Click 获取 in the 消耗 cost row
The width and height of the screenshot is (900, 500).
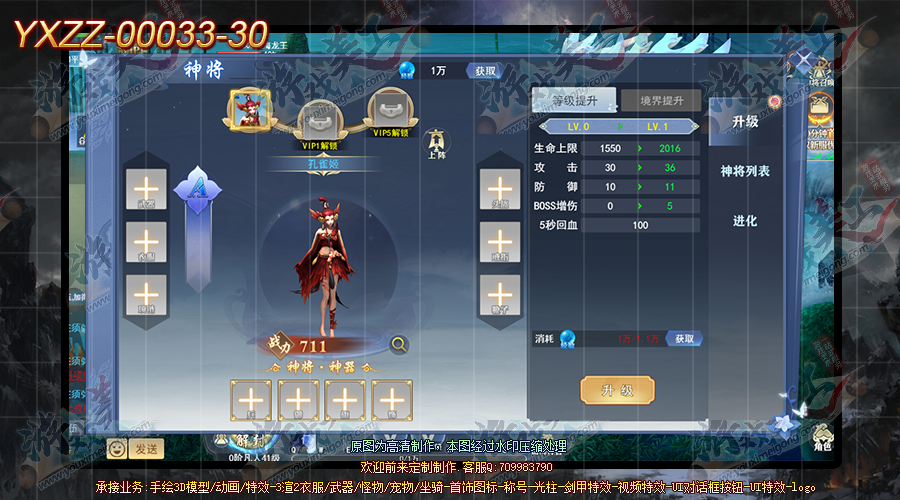pos(684,339)
